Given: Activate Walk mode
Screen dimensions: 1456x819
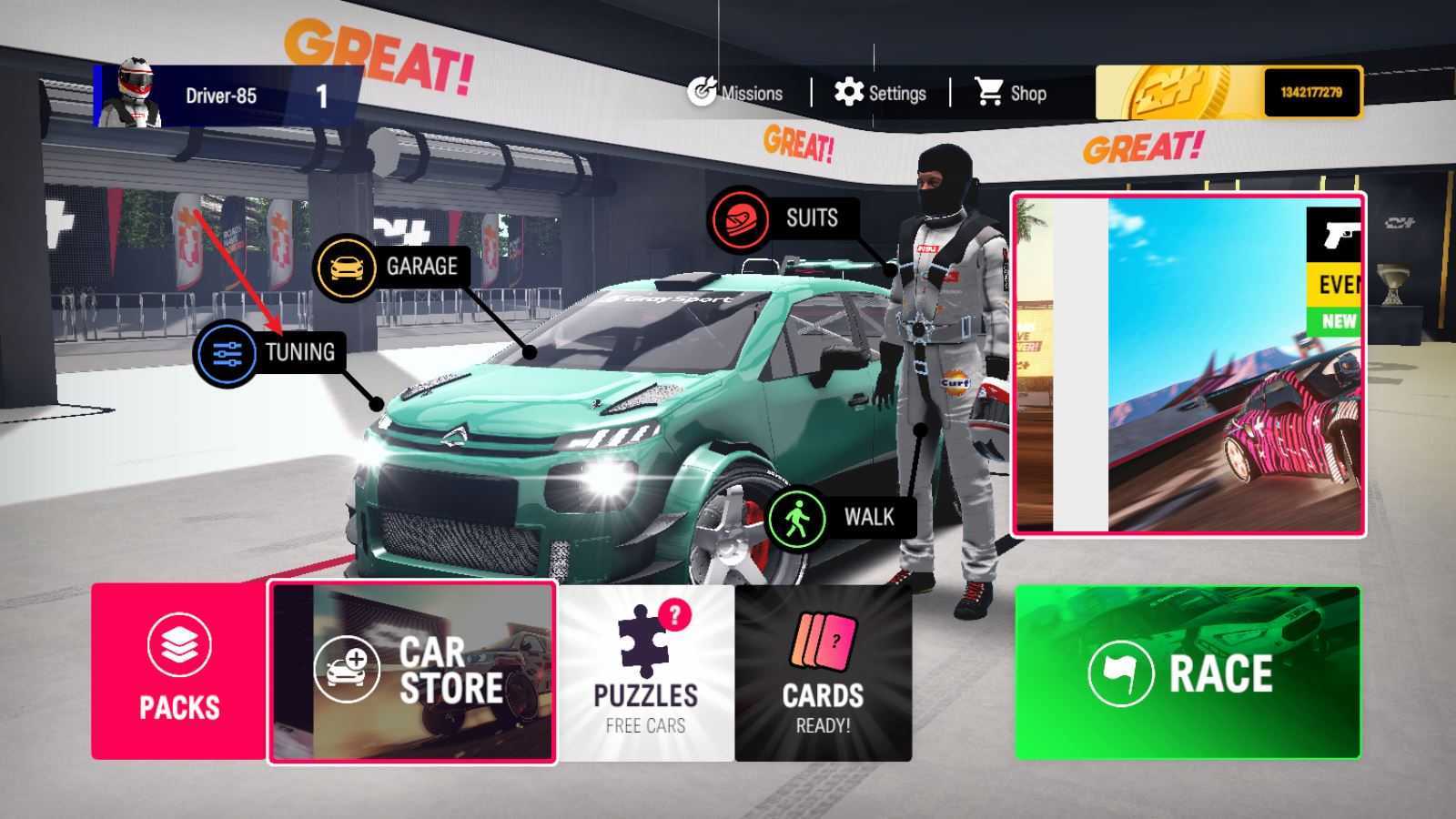Looking at the screenshot, I should [832, 517].
